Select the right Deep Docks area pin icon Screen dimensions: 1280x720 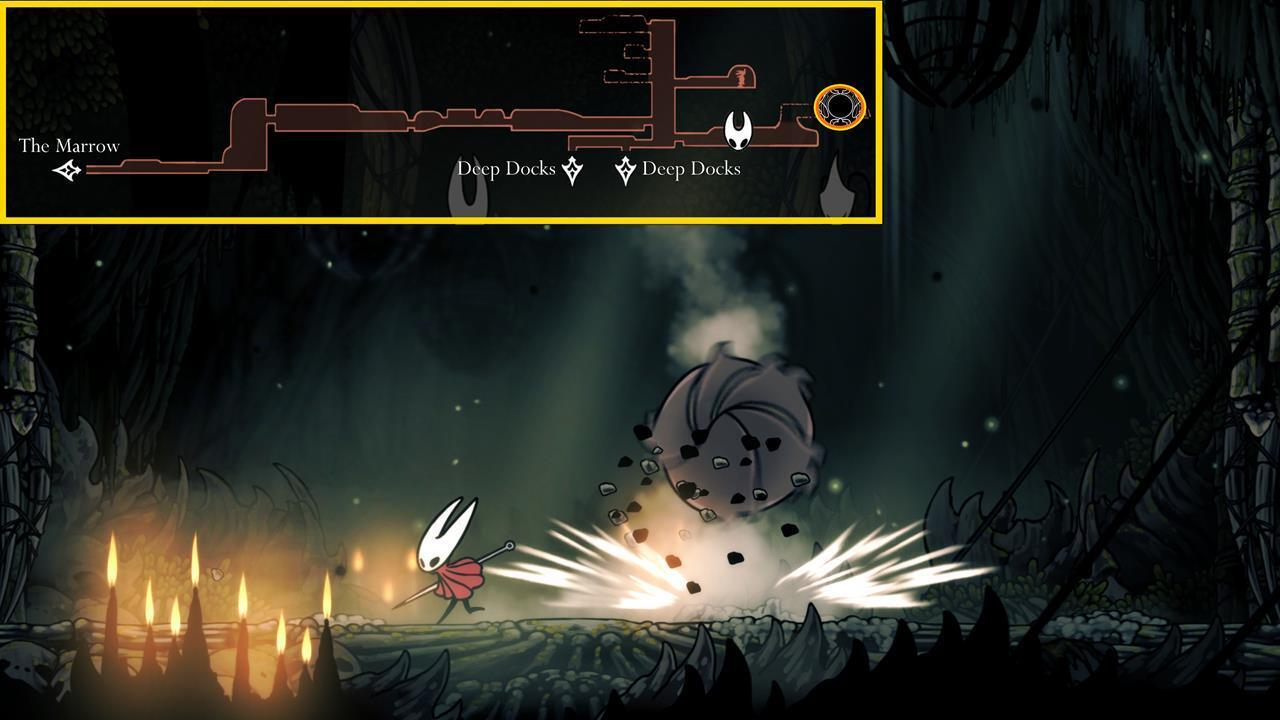(x=625, y=169)
